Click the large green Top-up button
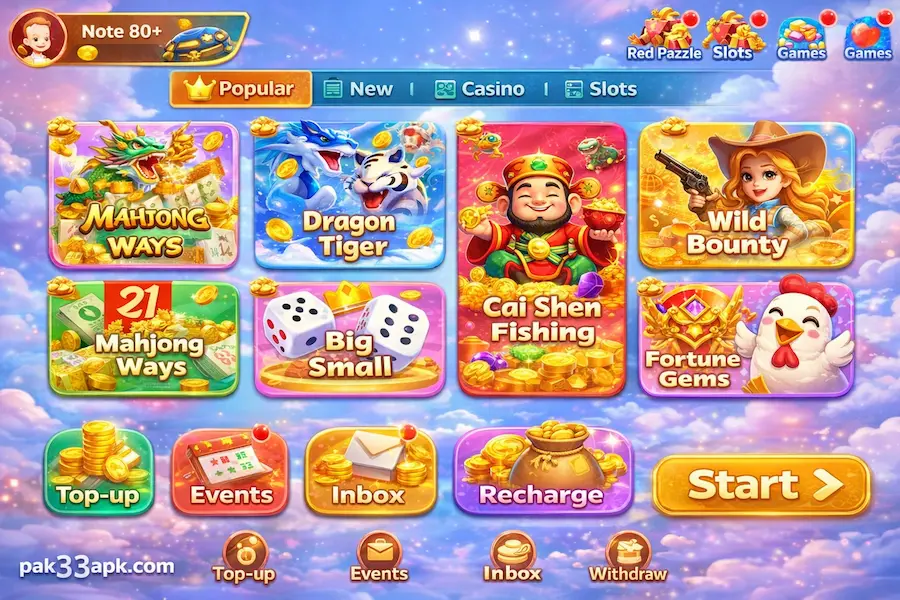 point(98,472)
